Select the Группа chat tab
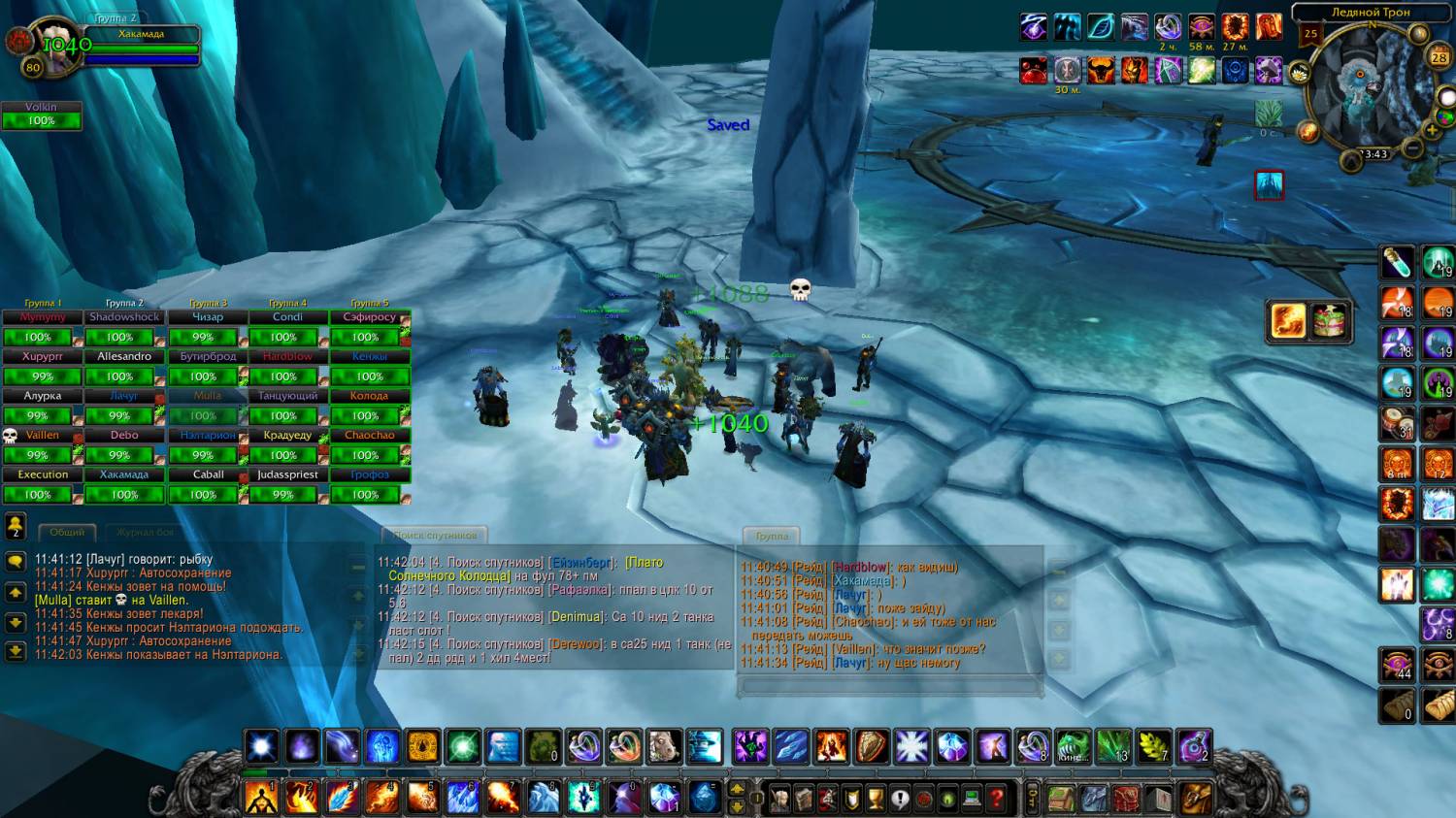 [772, 536]
